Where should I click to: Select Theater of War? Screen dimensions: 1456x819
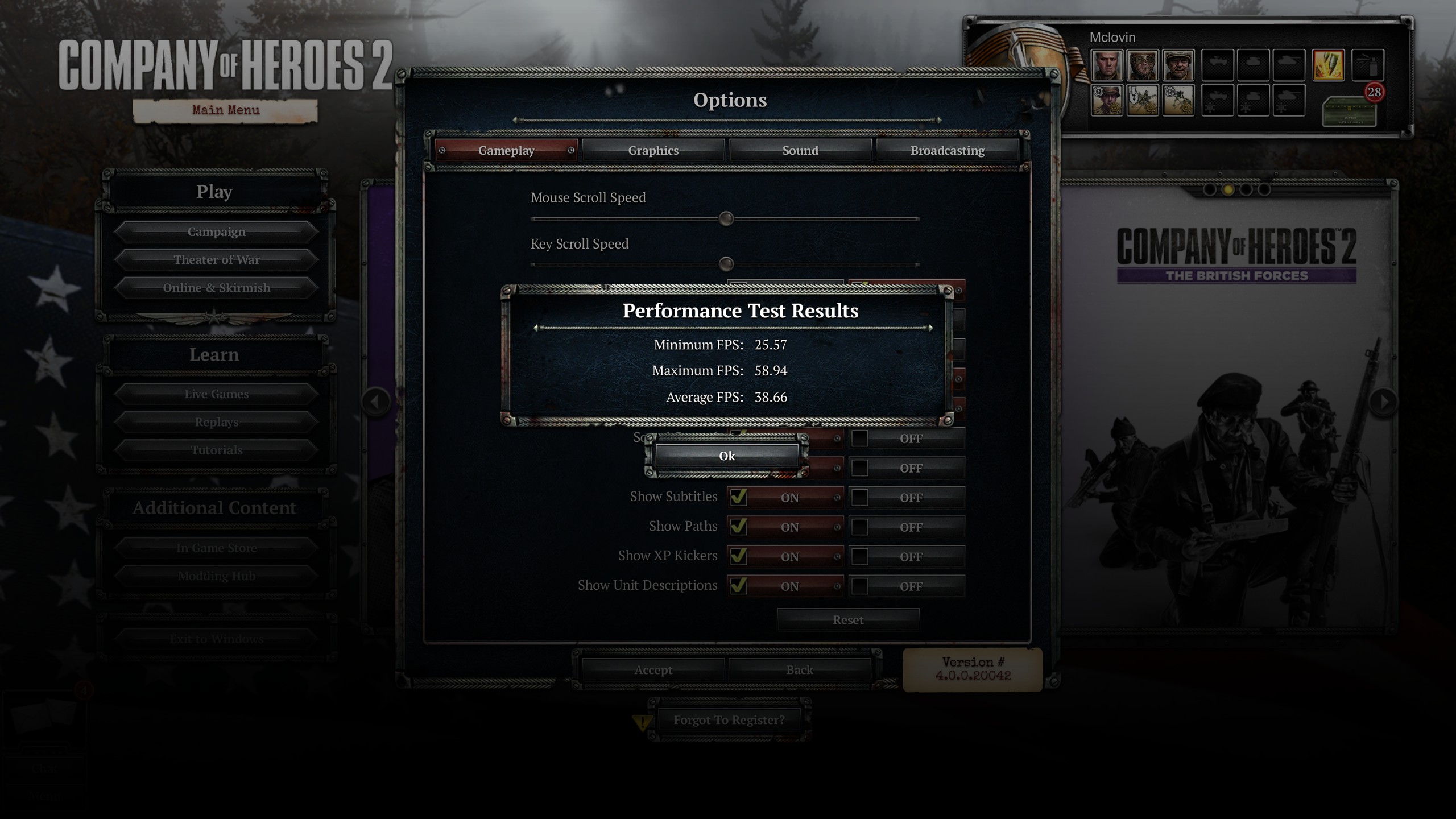coord(216,260)
